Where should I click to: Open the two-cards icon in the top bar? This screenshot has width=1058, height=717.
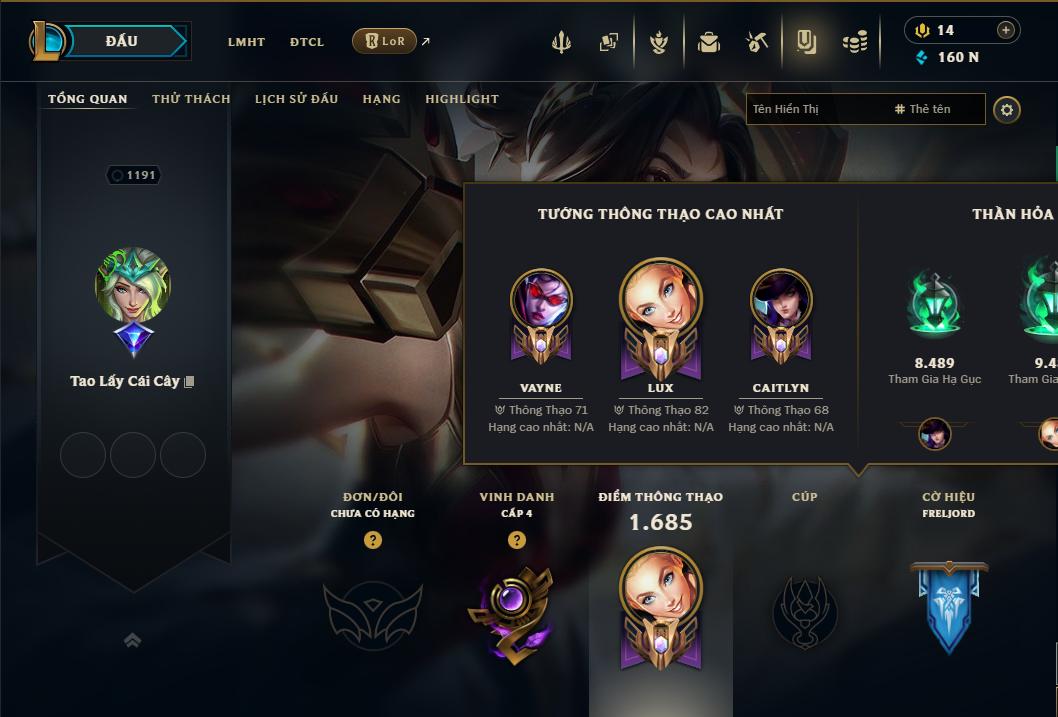608,42
